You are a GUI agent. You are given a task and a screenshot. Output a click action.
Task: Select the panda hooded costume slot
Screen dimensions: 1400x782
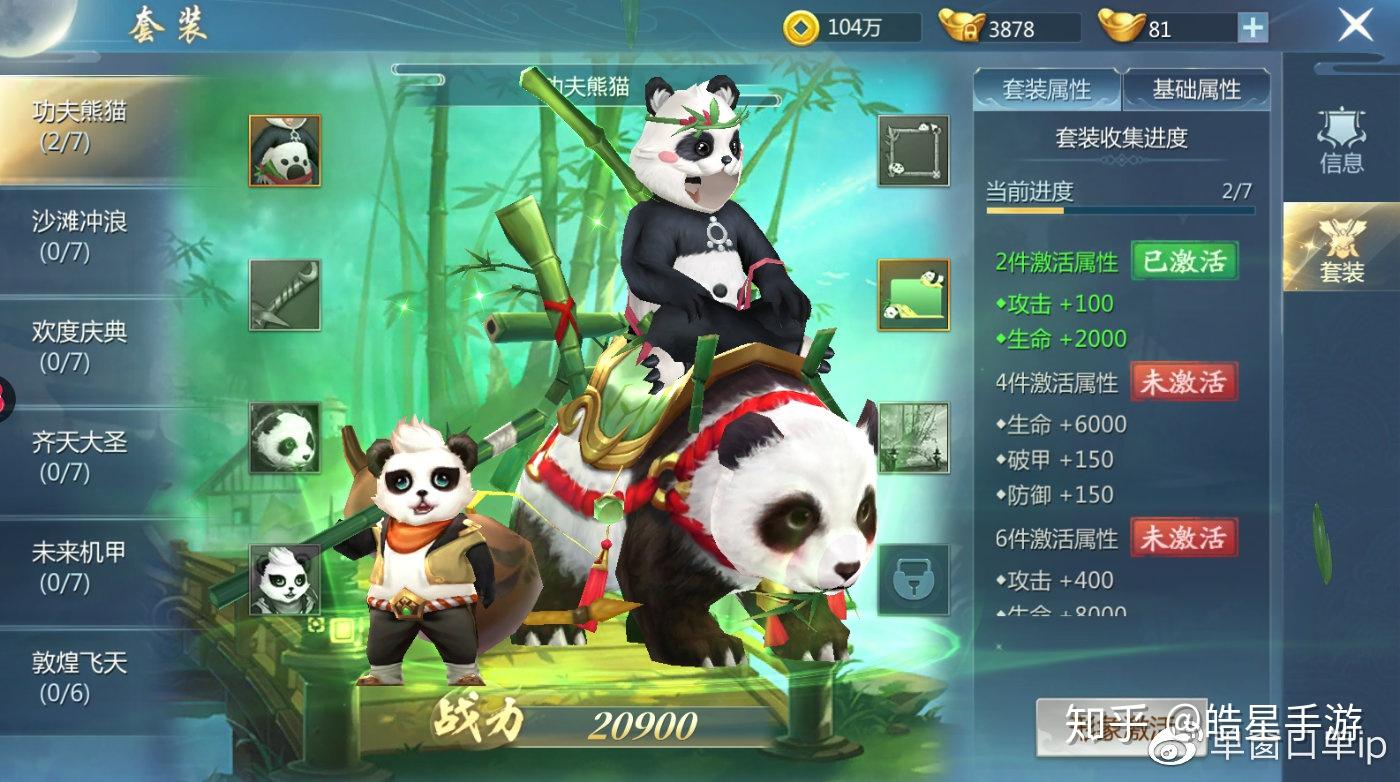[285, 150]
